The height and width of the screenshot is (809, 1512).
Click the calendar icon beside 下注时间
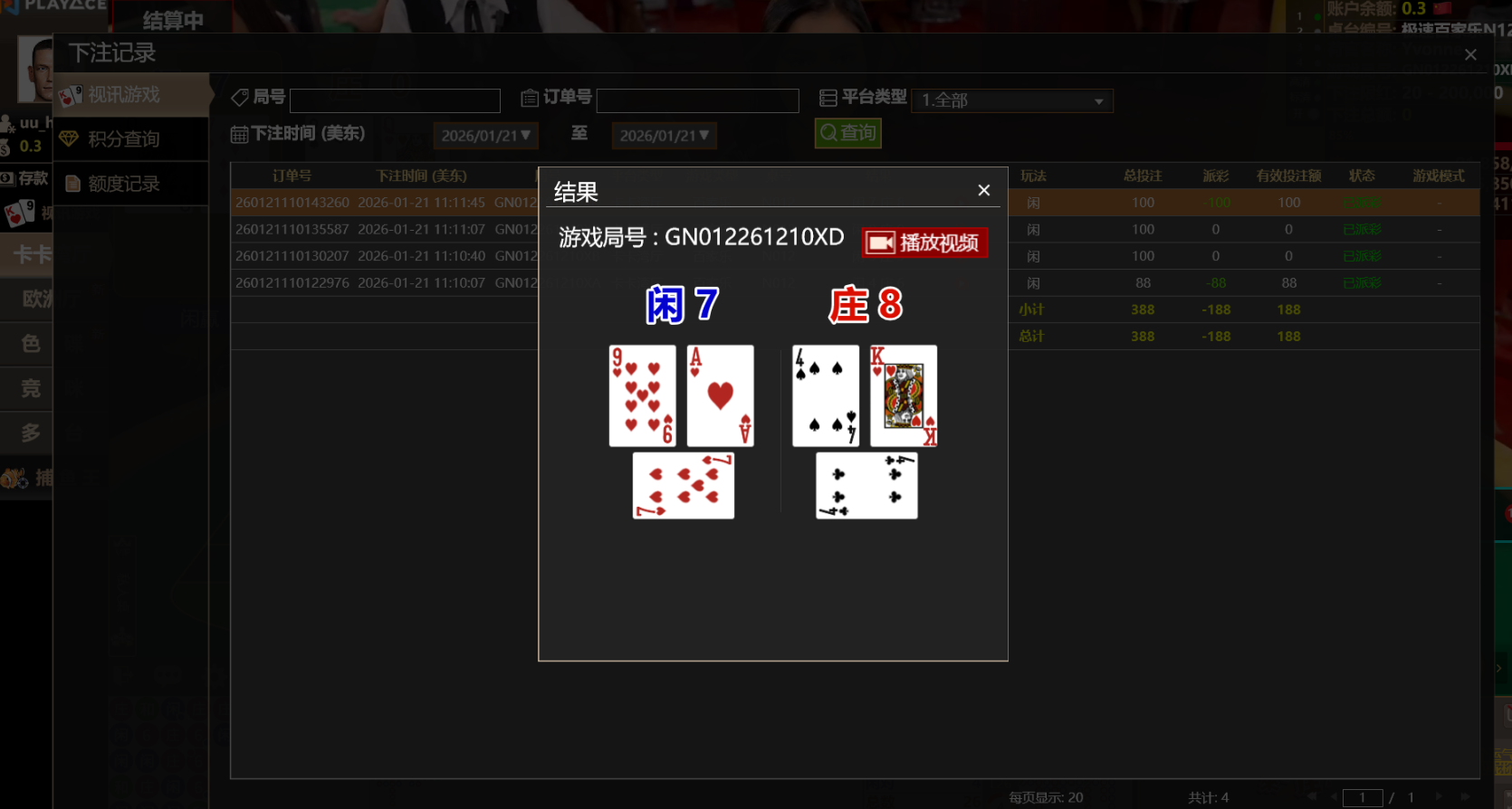click(x=239, y=133)
